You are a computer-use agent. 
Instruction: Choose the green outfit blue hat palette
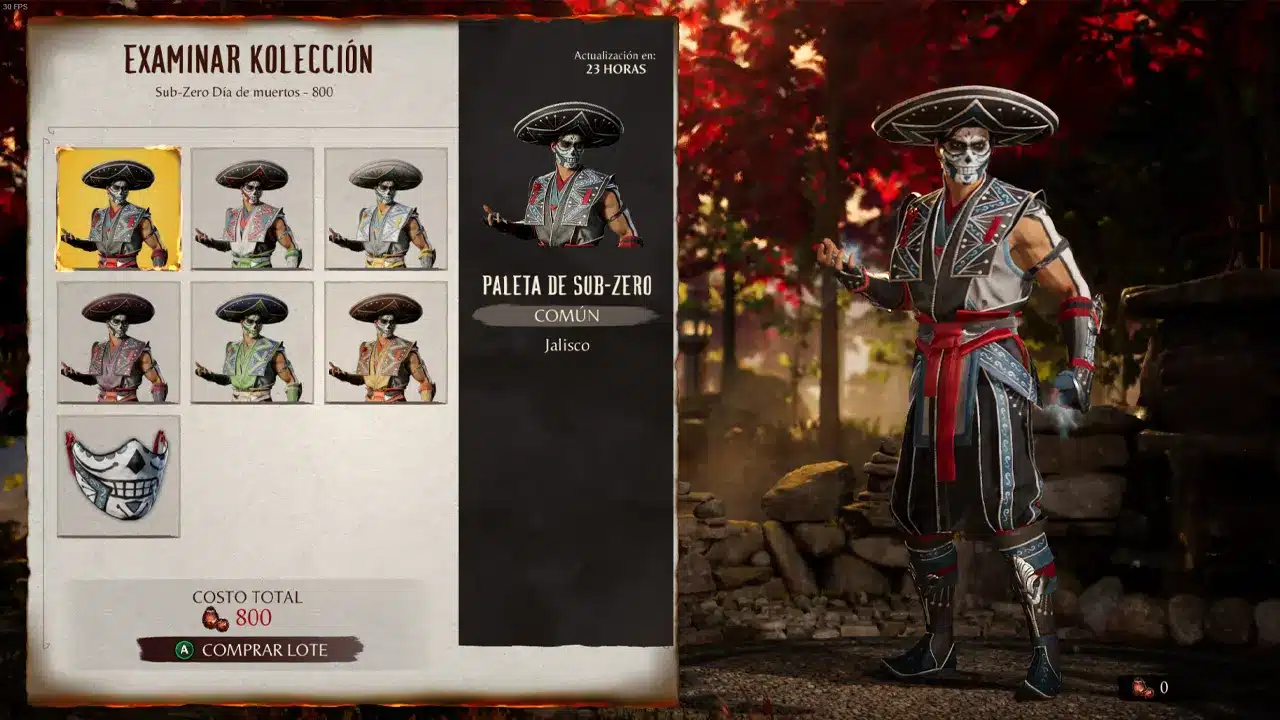click(252, 342)
